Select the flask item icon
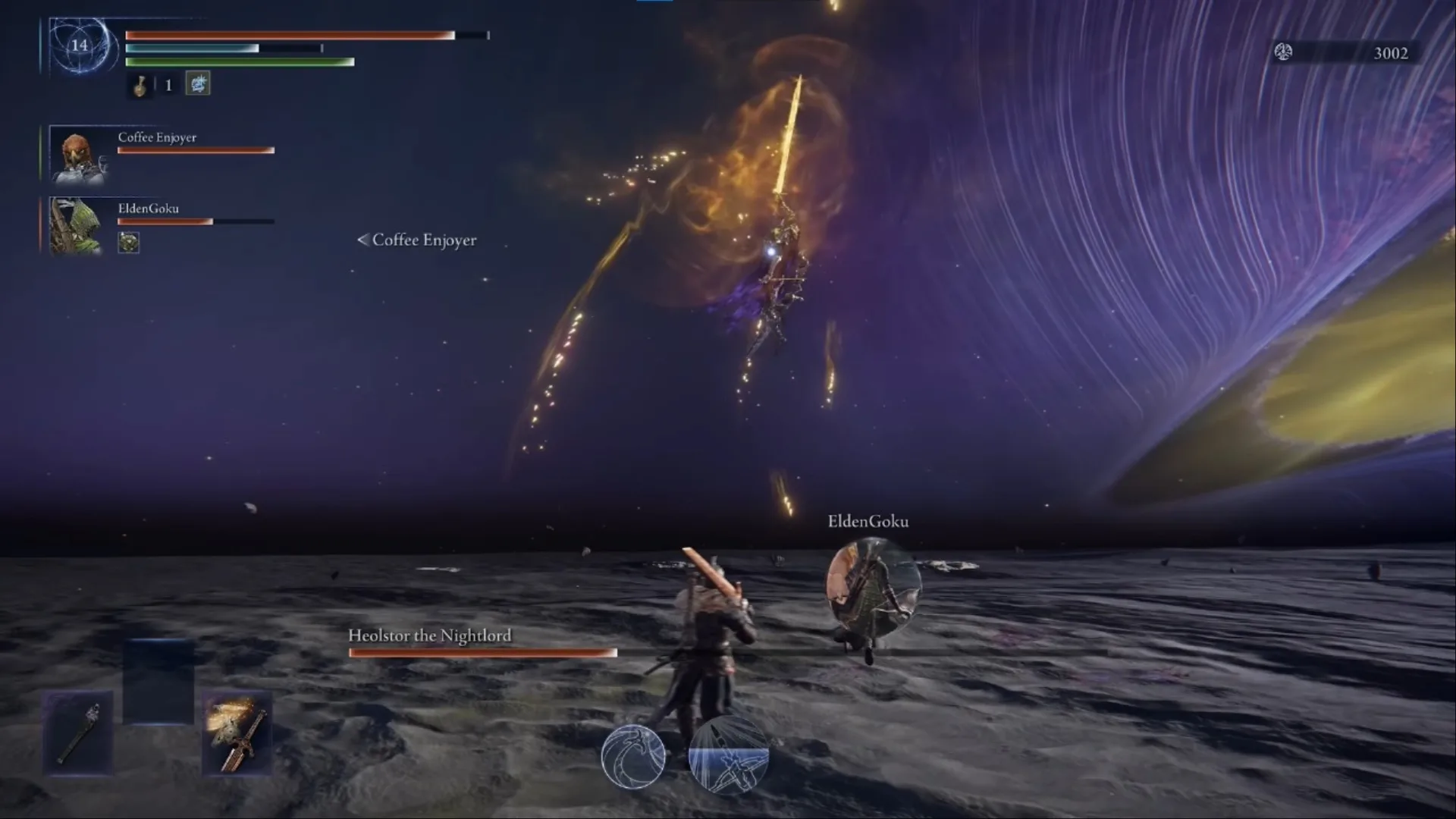This screenshot has height=819, width=1456. tap(140, 86)
